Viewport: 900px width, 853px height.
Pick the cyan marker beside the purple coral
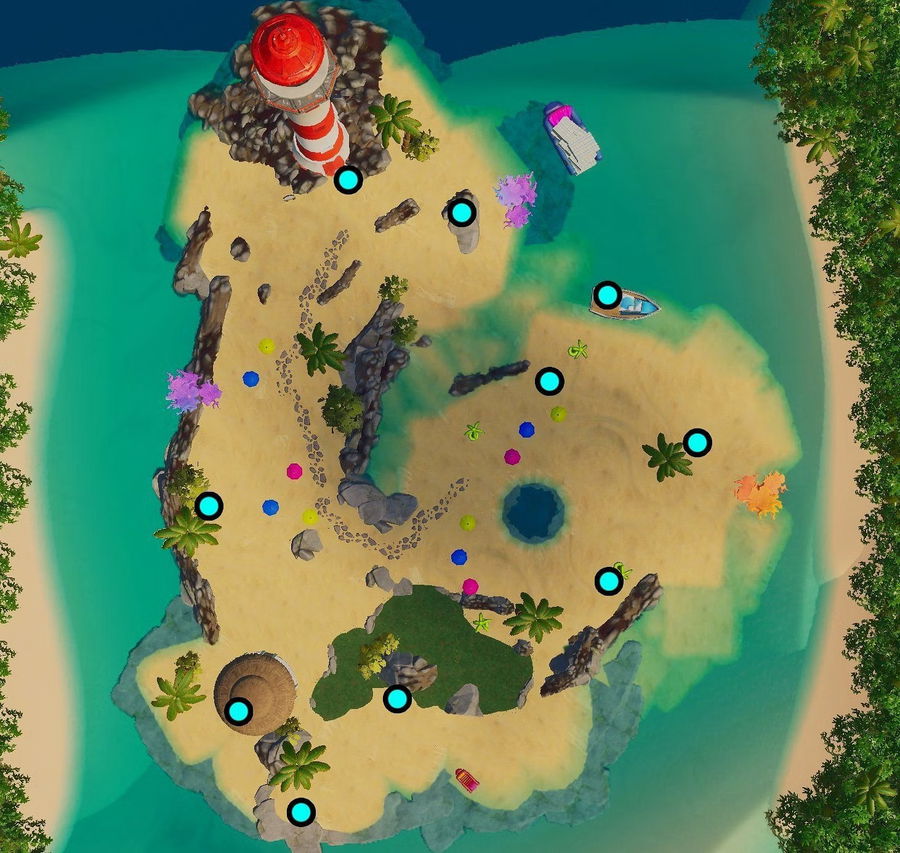[x=461, y=212]
